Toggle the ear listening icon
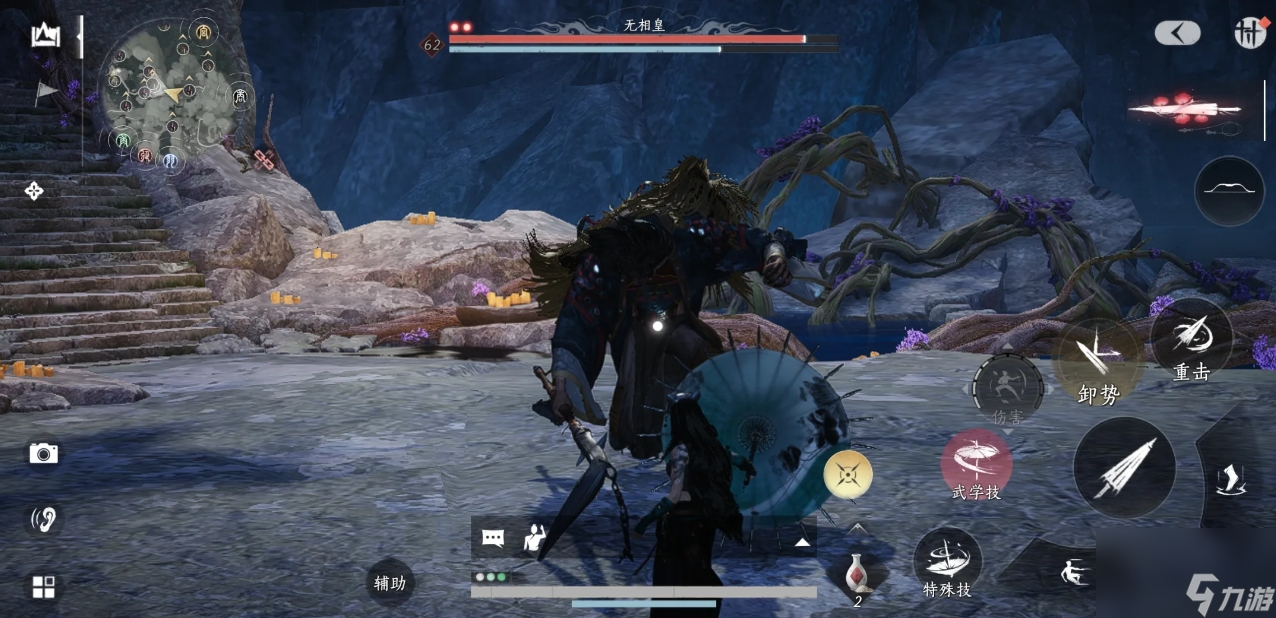1276x618 pixels. point(44,519)
